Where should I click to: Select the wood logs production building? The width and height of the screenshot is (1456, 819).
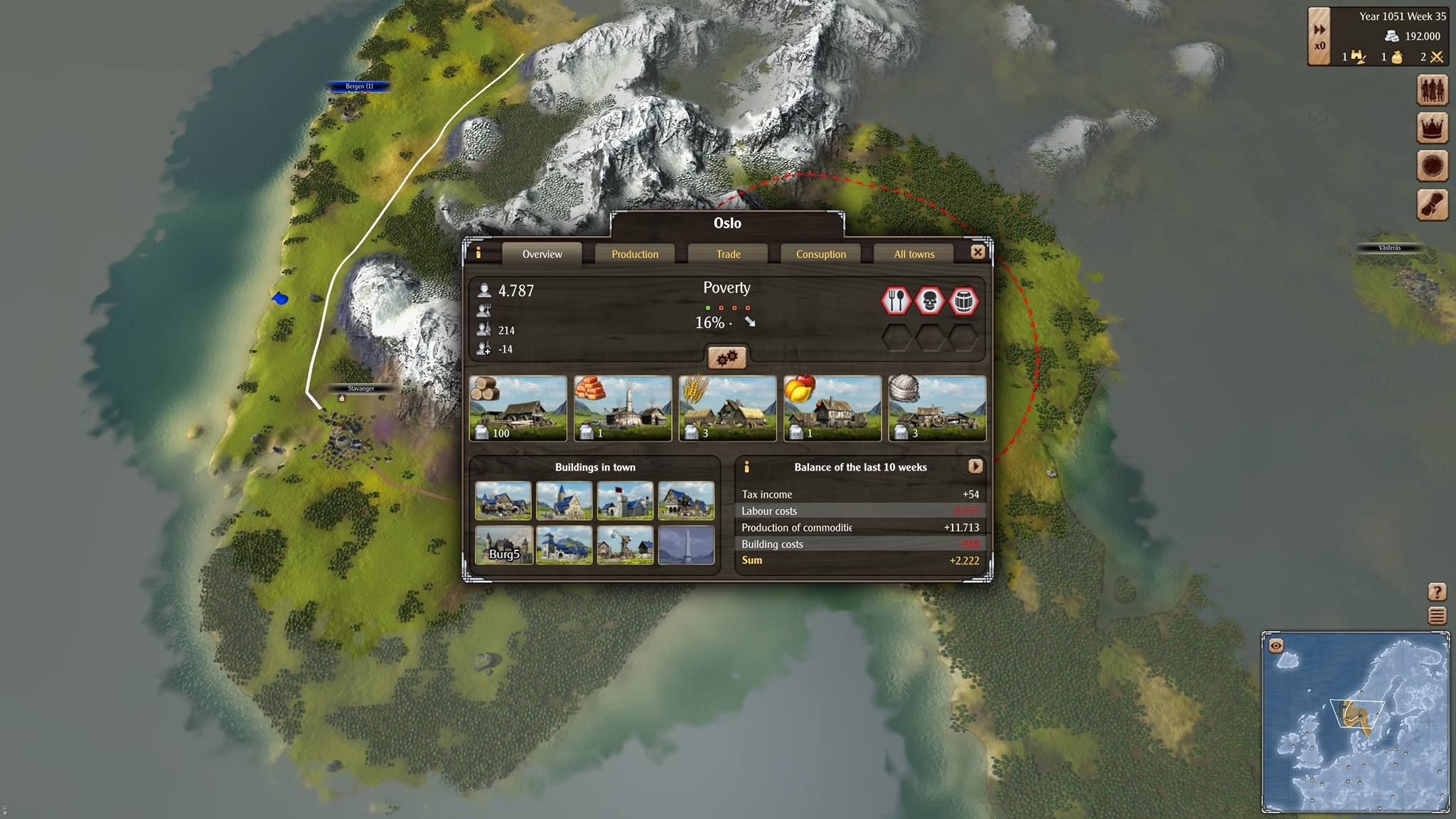[518, 409]
